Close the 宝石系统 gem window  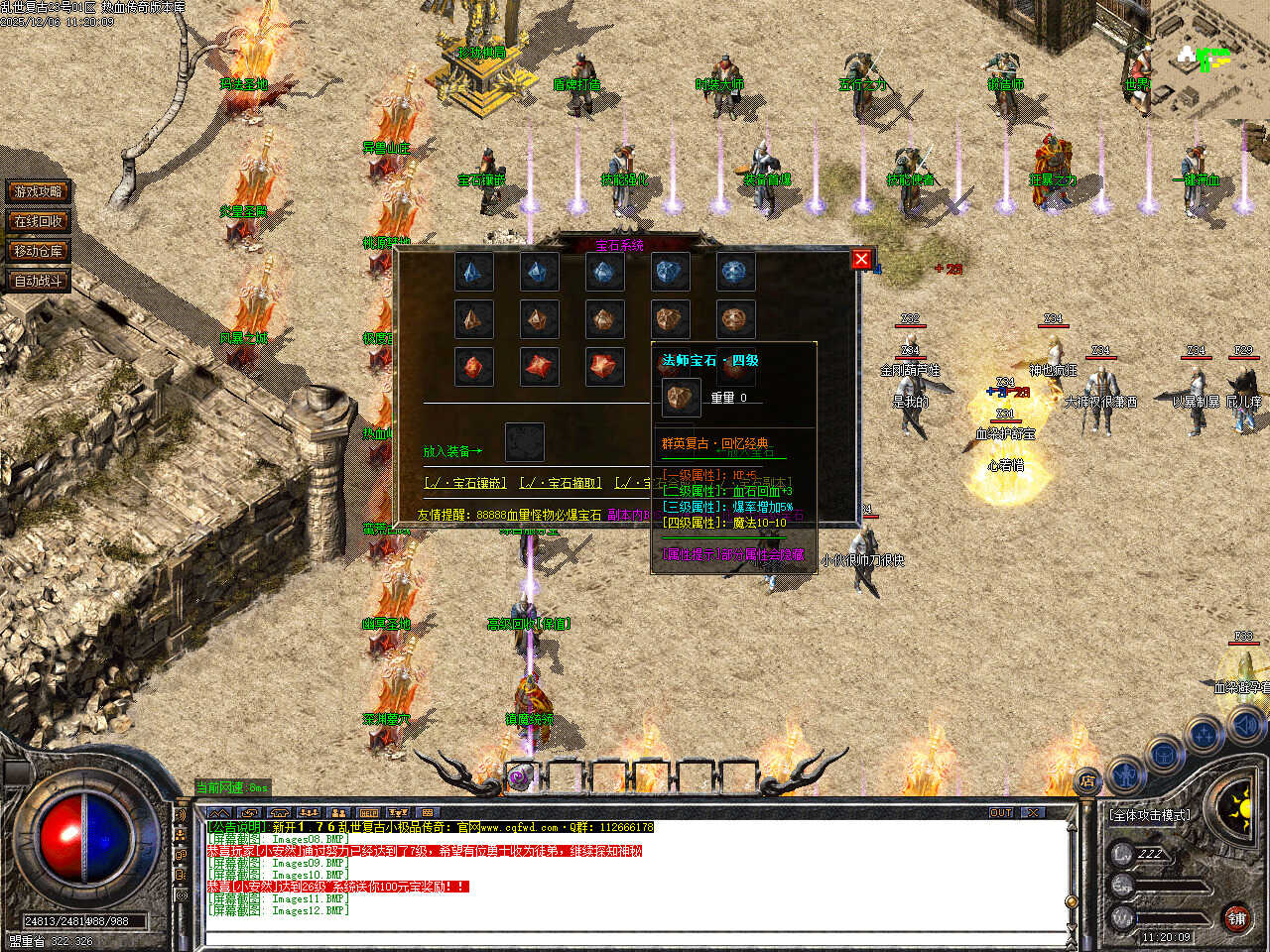[x=861, y=259]
